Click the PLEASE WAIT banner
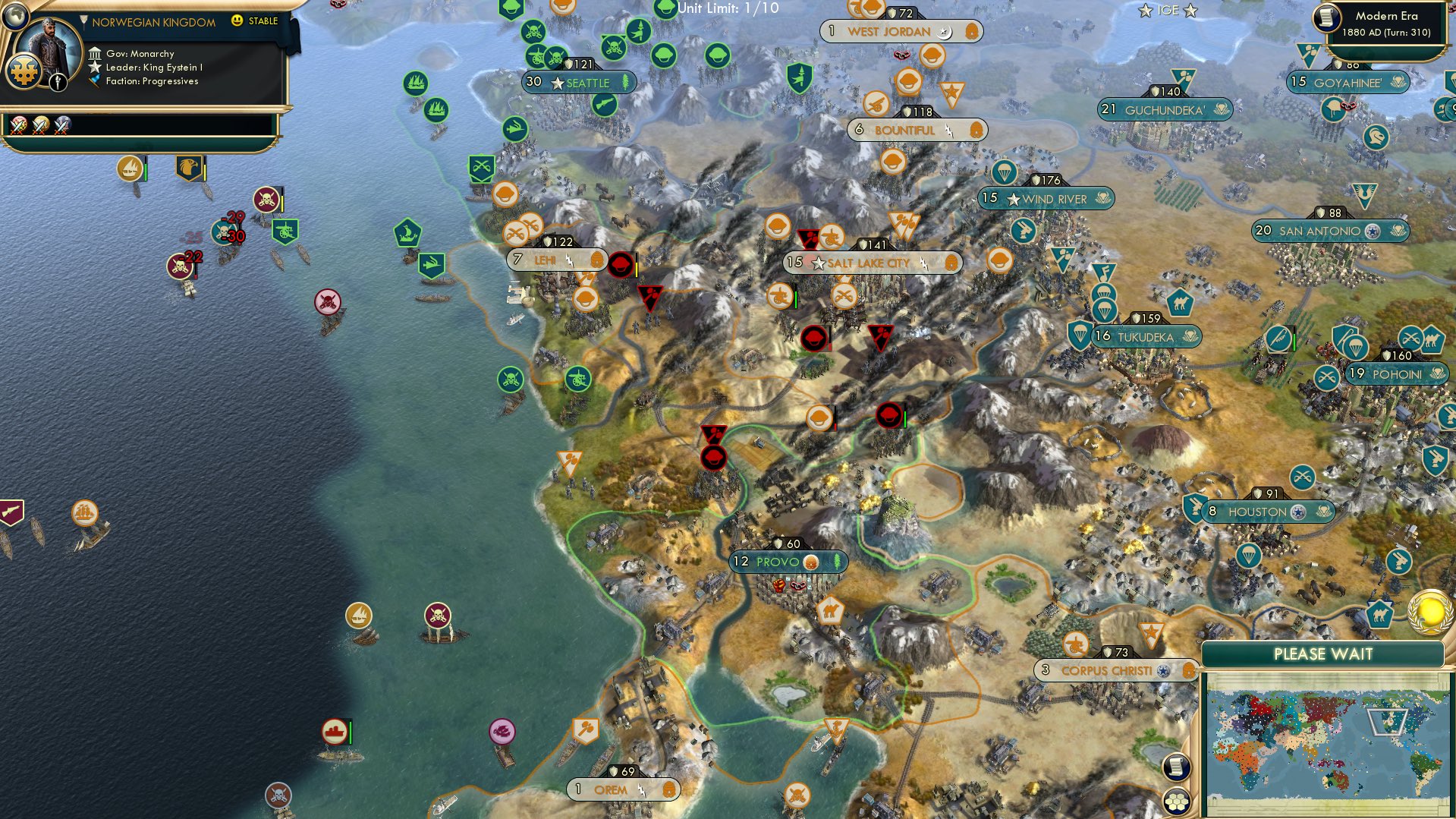The width and height of the screenshot is (1456, 819). coord(1324,654)
